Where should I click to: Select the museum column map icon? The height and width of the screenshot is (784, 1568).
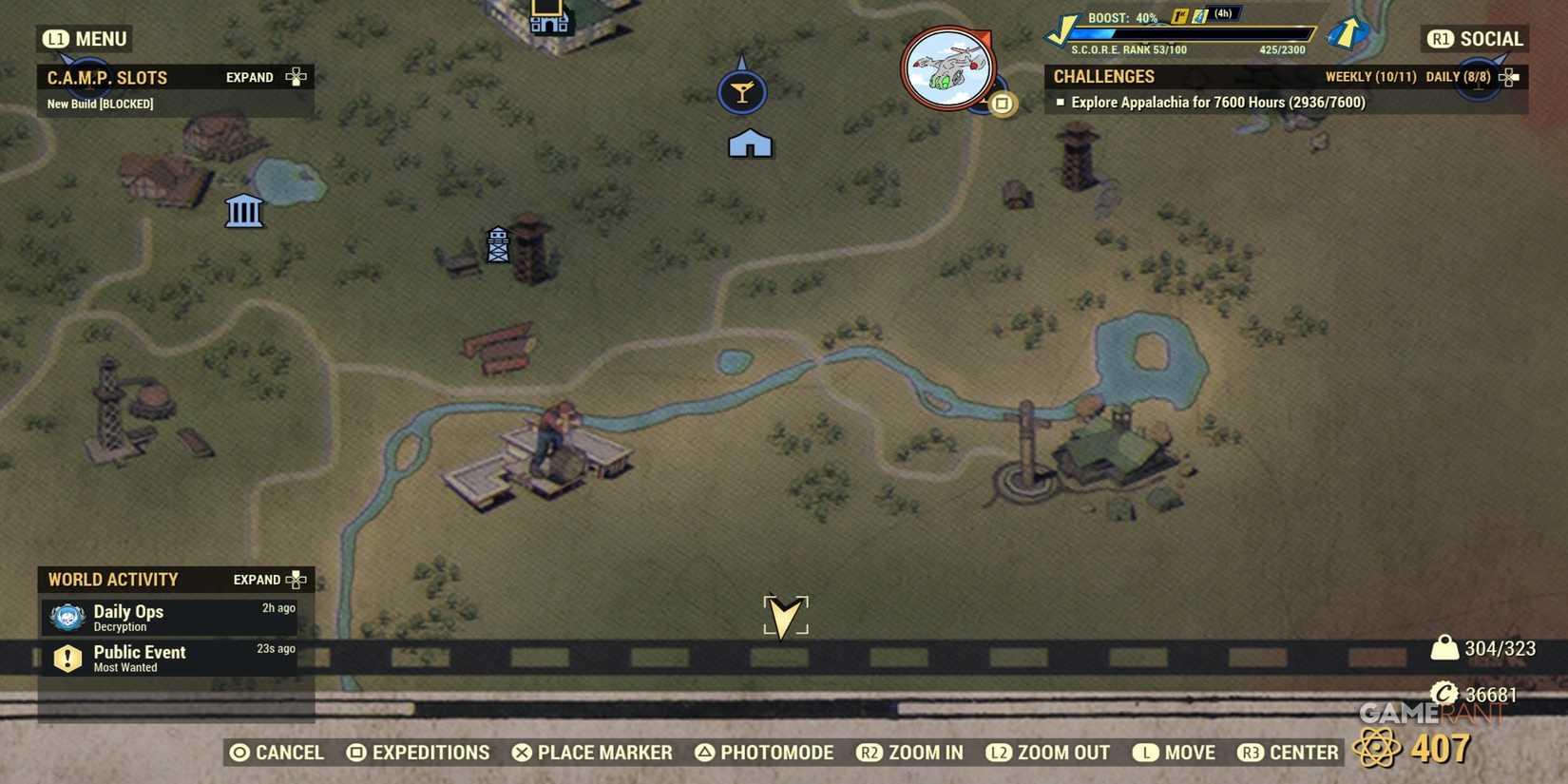coord(243,211)
